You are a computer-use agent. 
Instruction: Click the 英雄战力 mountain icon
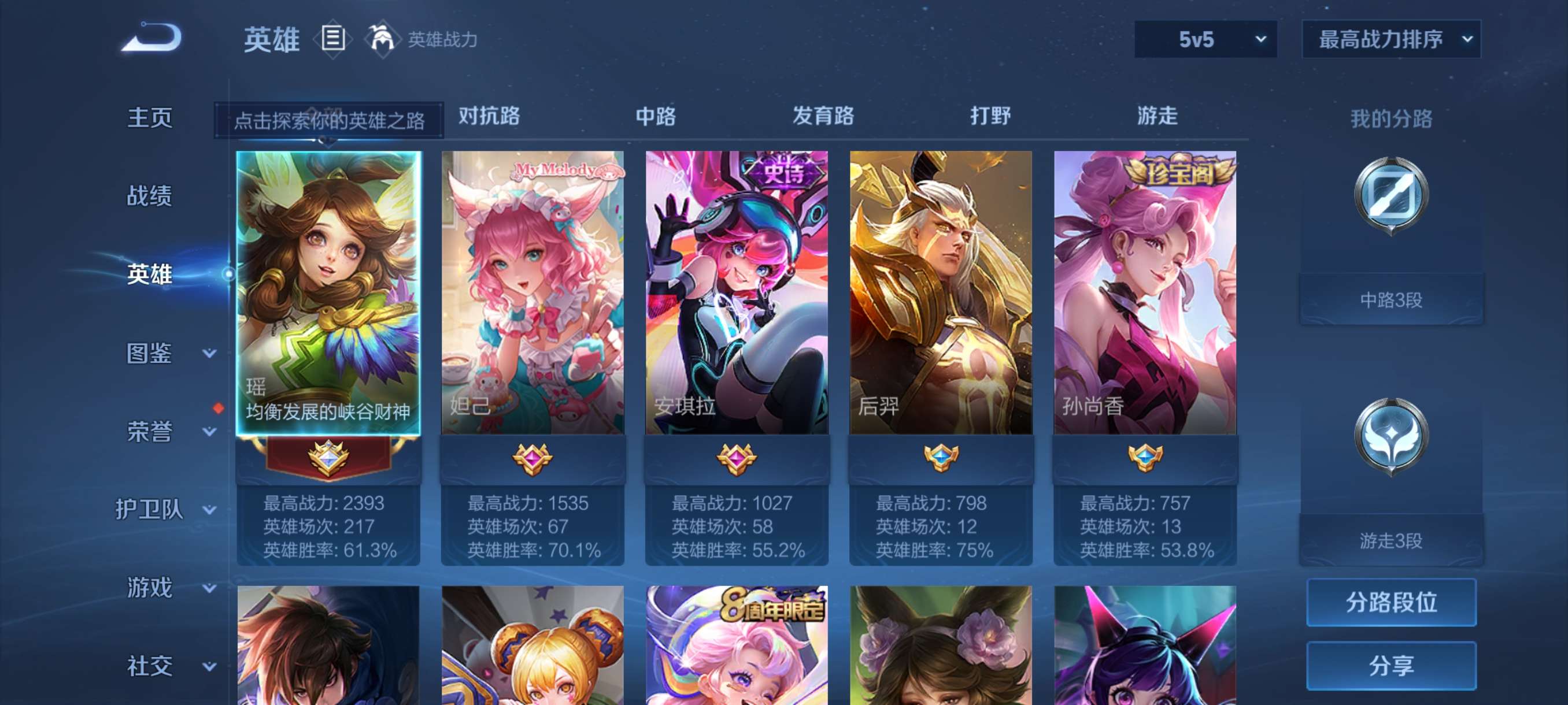(383, 38)
